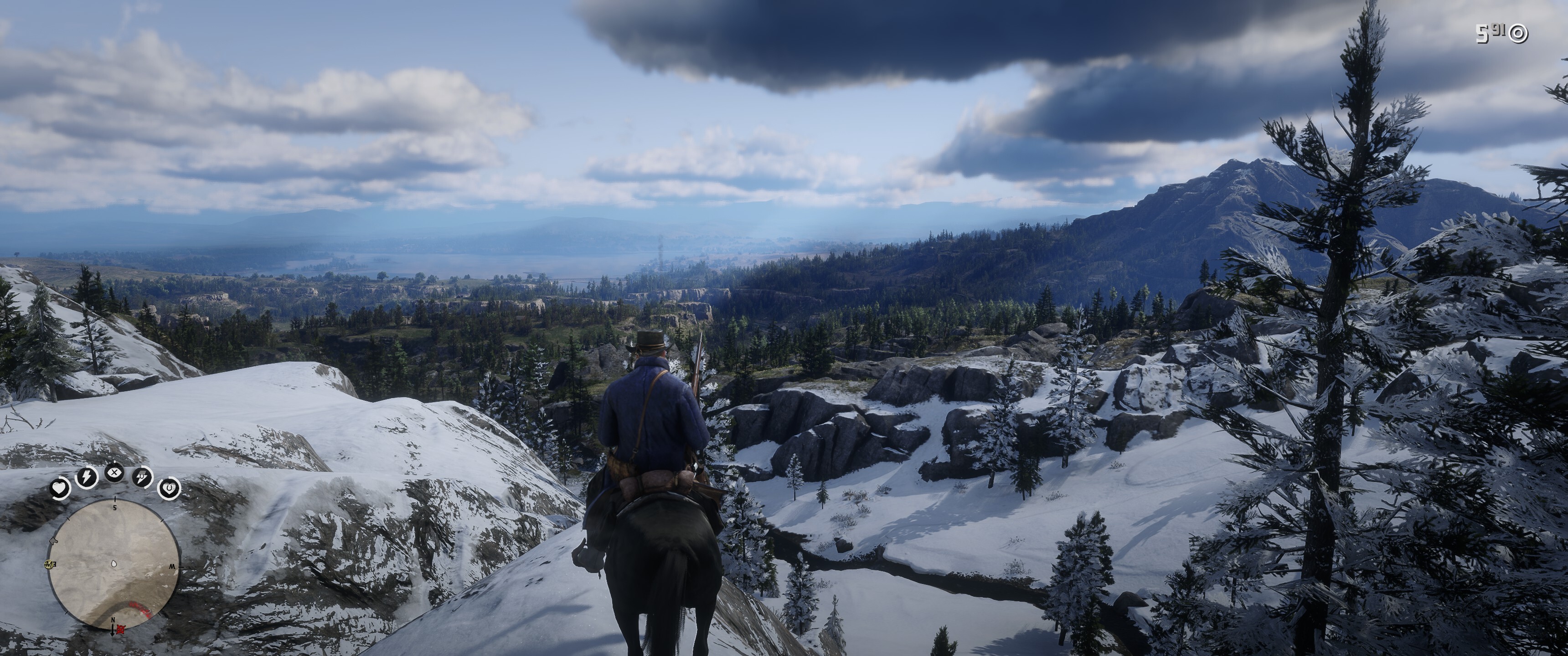Click the white player marker on minimap

pyautogui.click(x=114, y=565)
